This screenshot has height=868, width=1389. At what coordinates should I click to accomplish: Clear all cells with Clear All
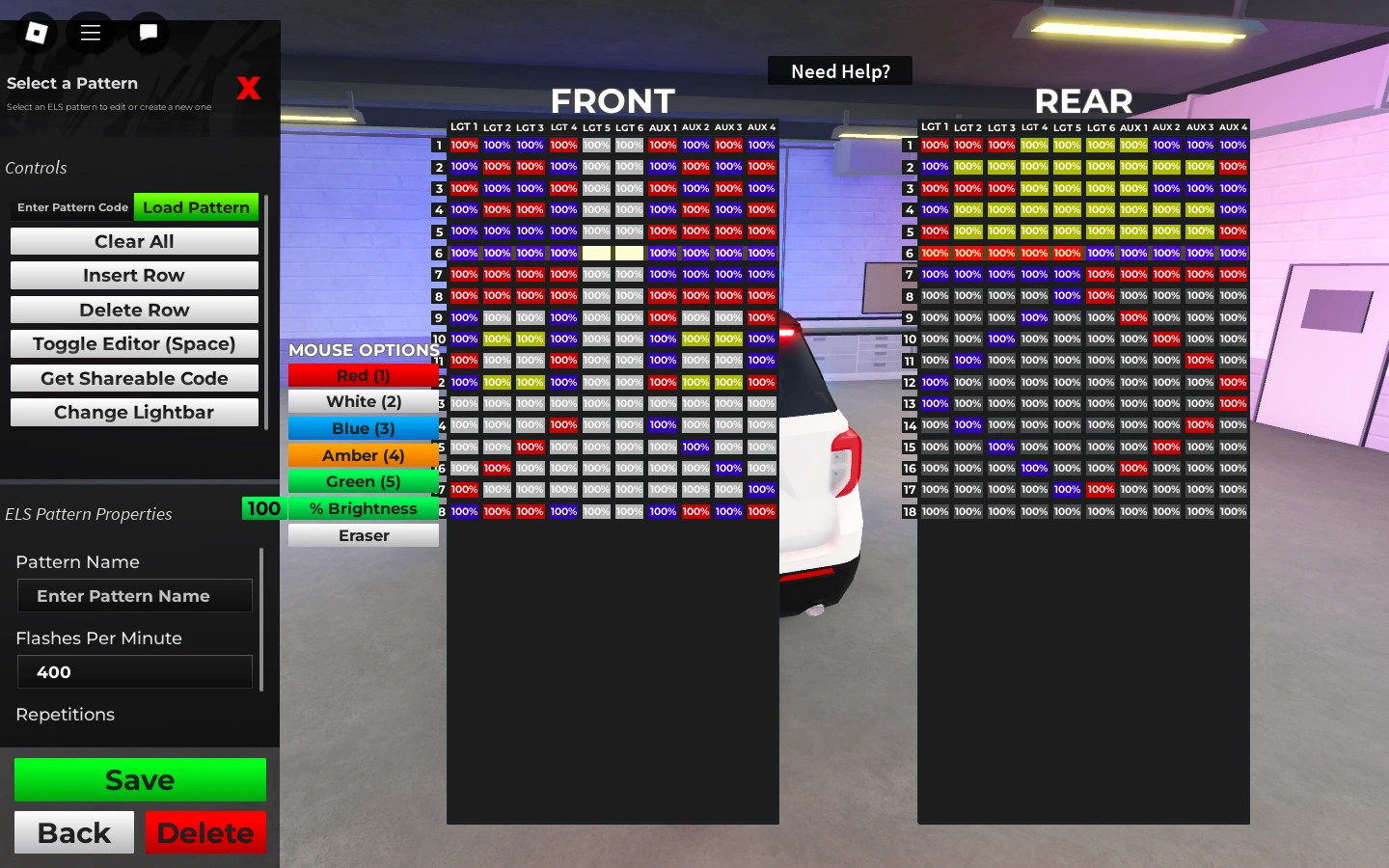(134, 241)
